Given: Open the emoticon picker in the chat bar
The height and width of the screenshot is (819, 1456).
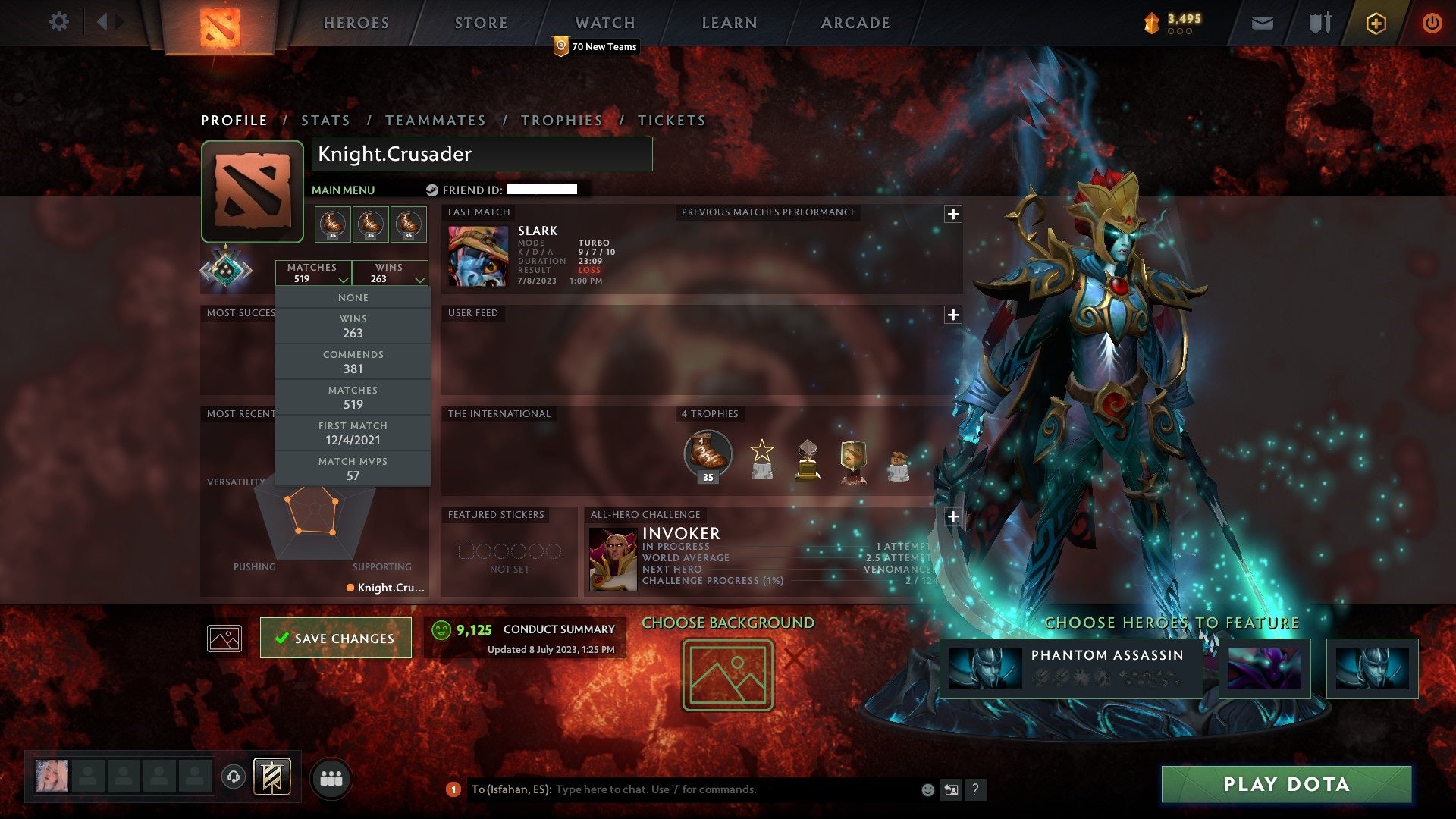Looking at the screenshot, I should coord(927,789).
